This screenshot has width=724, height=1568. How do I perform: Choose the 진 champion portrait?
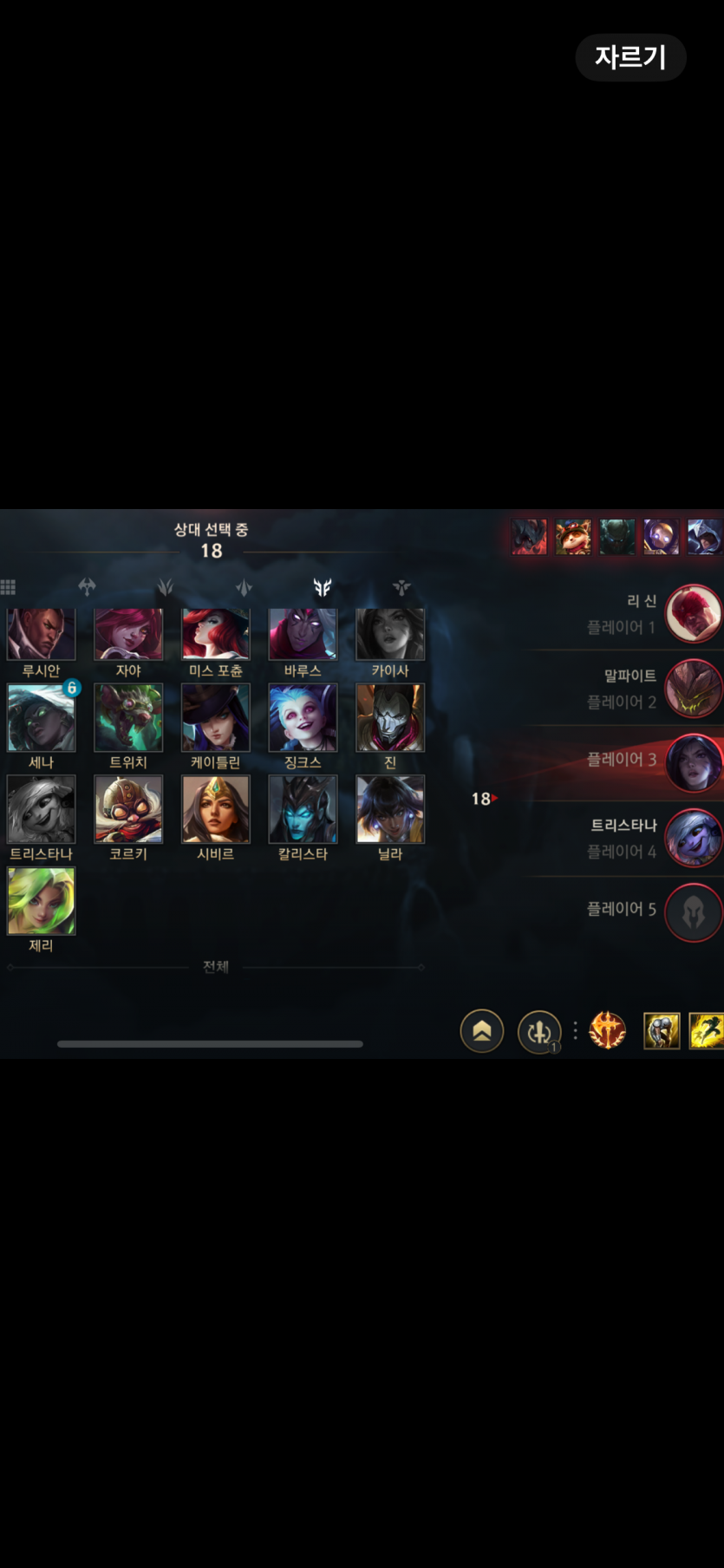[390, 718]
